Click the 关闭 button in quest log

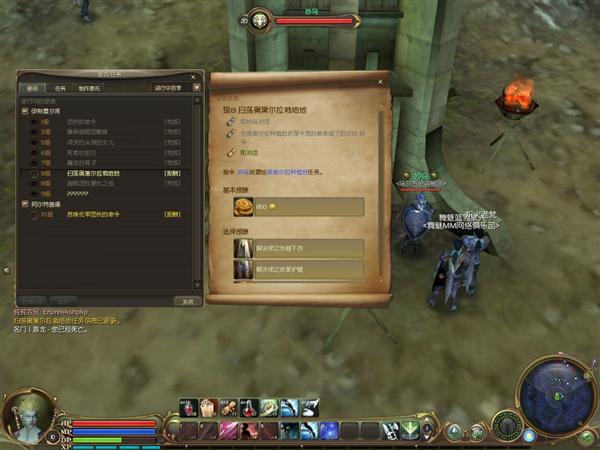pos(185,300)
